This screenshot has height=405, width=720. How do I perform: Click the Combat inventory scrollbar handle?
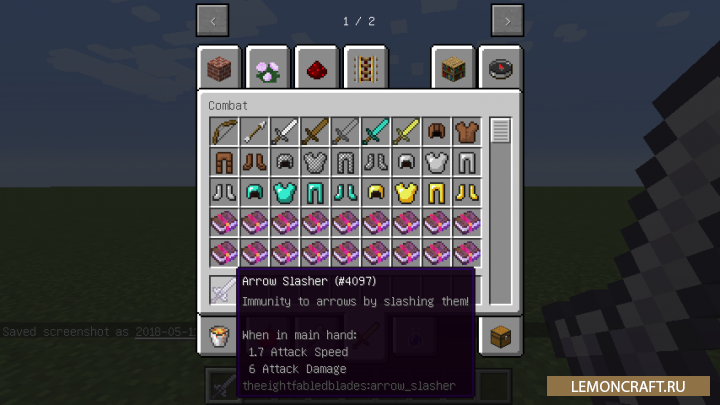coord(501,130)
